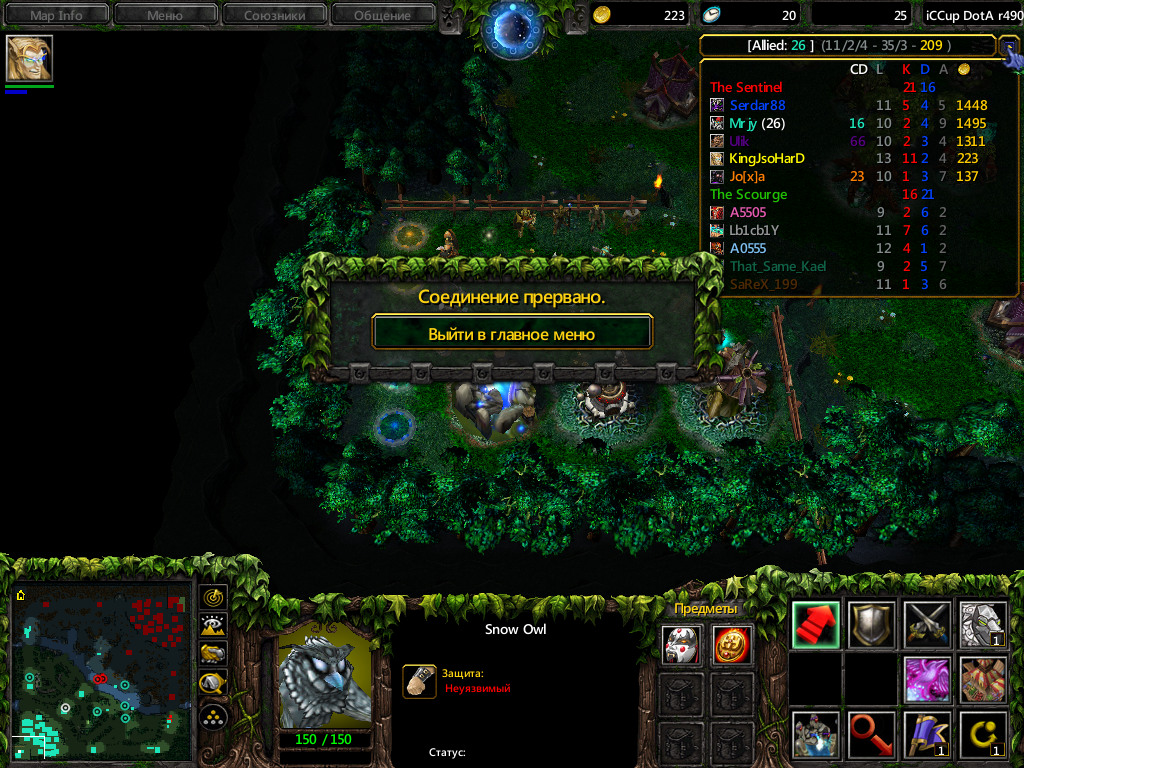Viewport: 1152px width, 768px height.
Task: Click the "Выйти в главное меню" button
Action: click(512, 334)
